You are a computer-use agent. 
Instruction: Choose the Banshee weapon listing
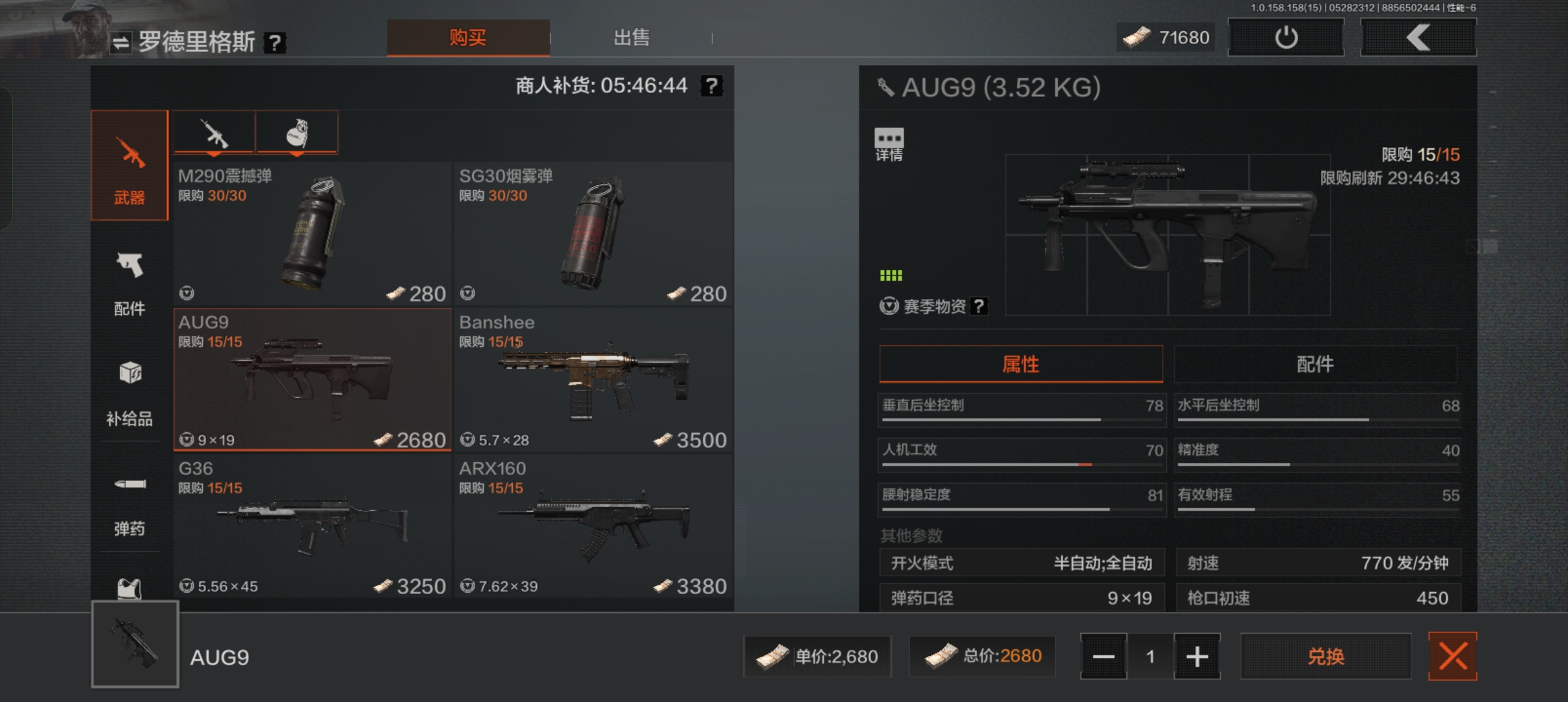tap(593, 381)
